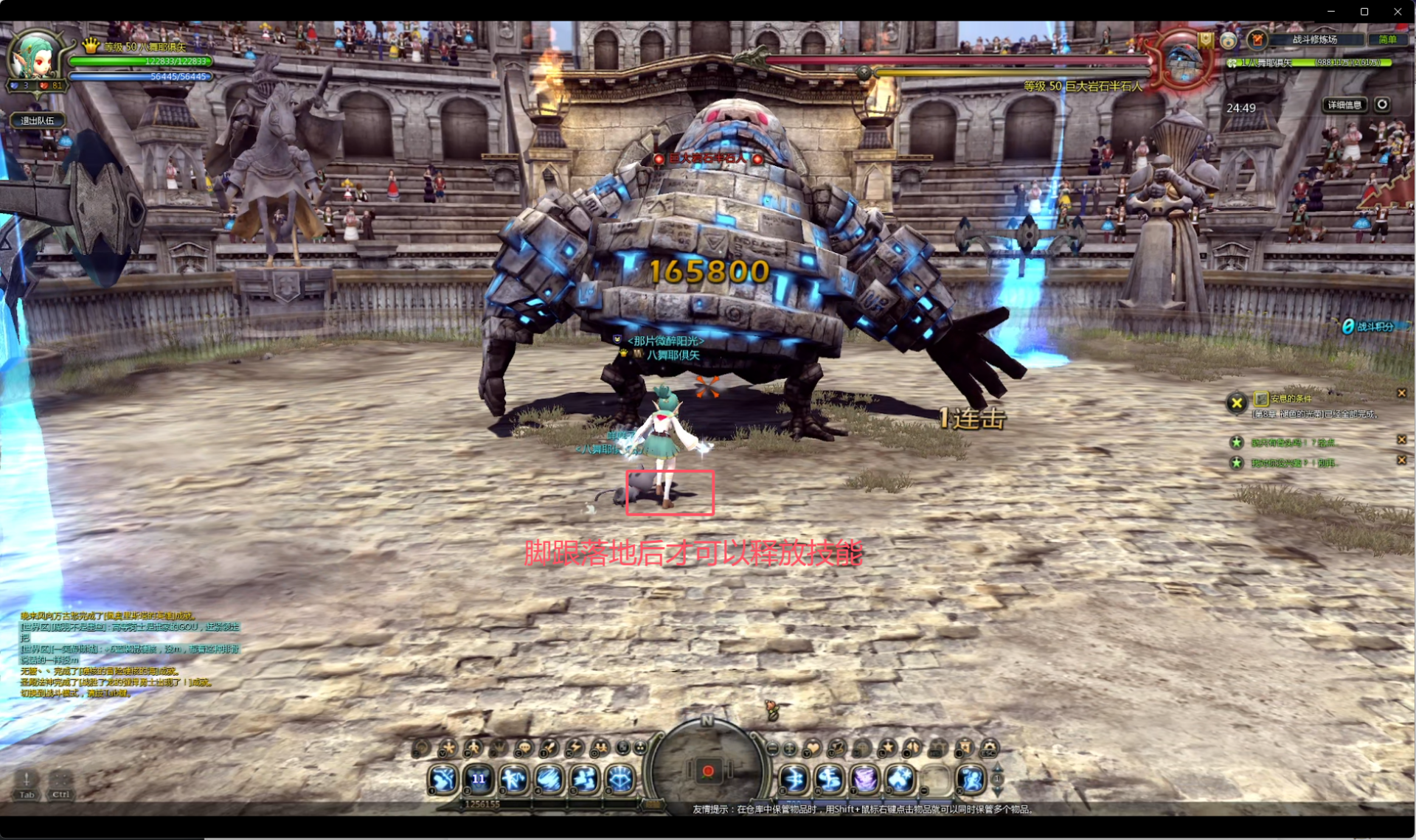The width and height of the screenshot is (1416, 840).
Task: Close the game window
Action: pyautogui.click(x=1398, y=11)
